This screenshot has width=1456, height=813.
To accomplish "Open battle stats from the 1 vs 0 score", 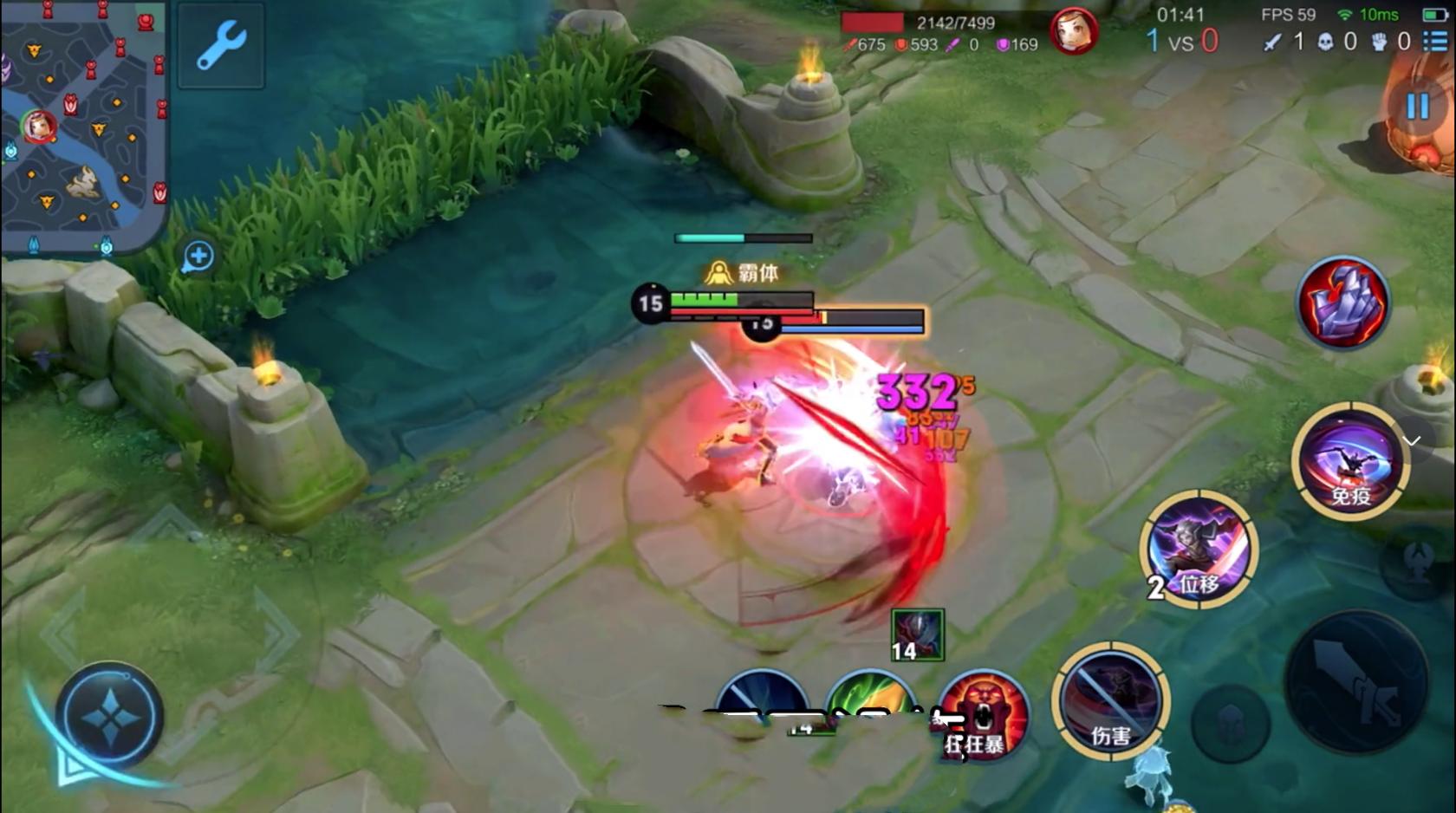I will pyautogui.click(x=1181, y=40).
